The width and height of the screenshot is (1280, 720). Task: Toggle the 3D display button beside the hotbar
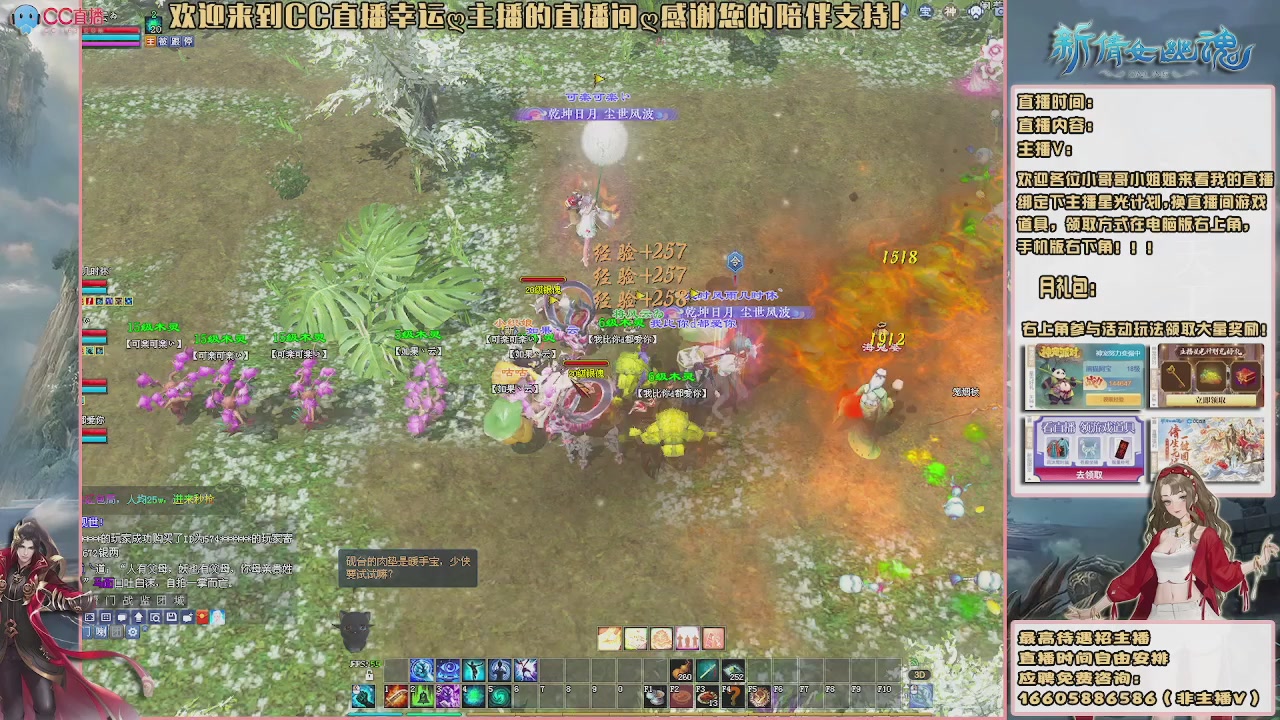(x=920, y=674)
